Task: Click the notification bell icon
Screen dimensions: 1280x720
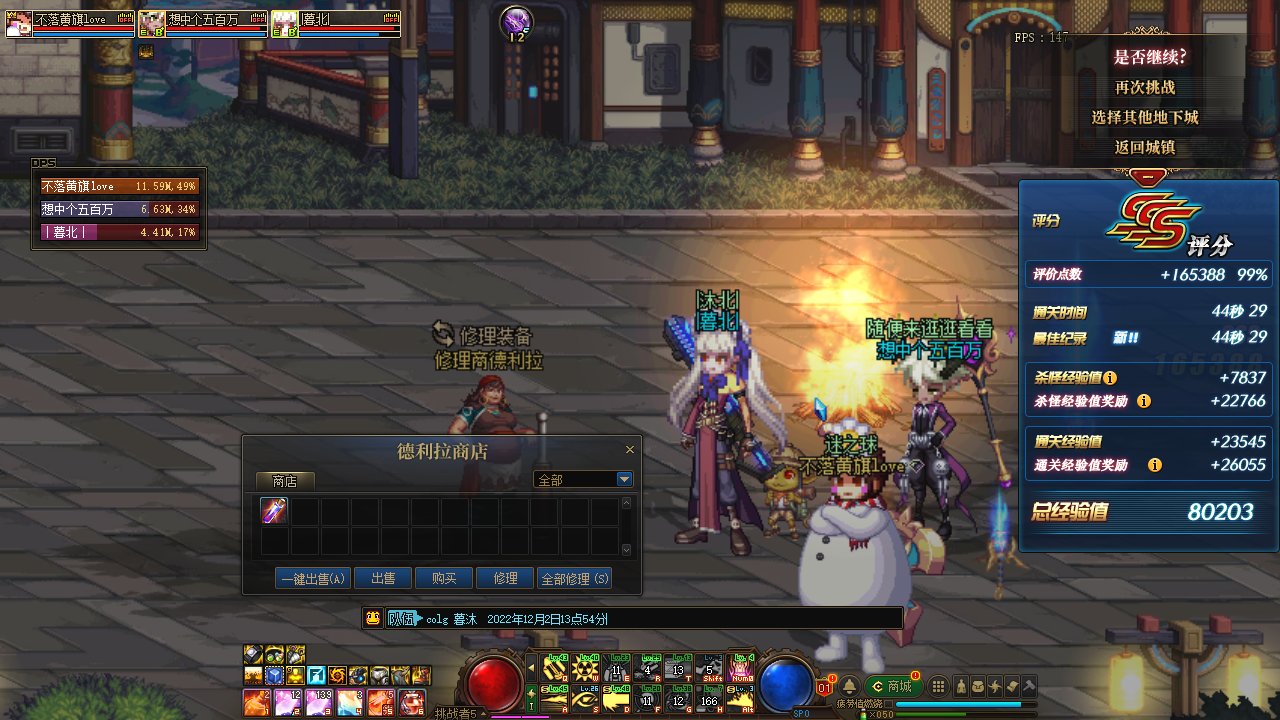Action: pos(849,687)
